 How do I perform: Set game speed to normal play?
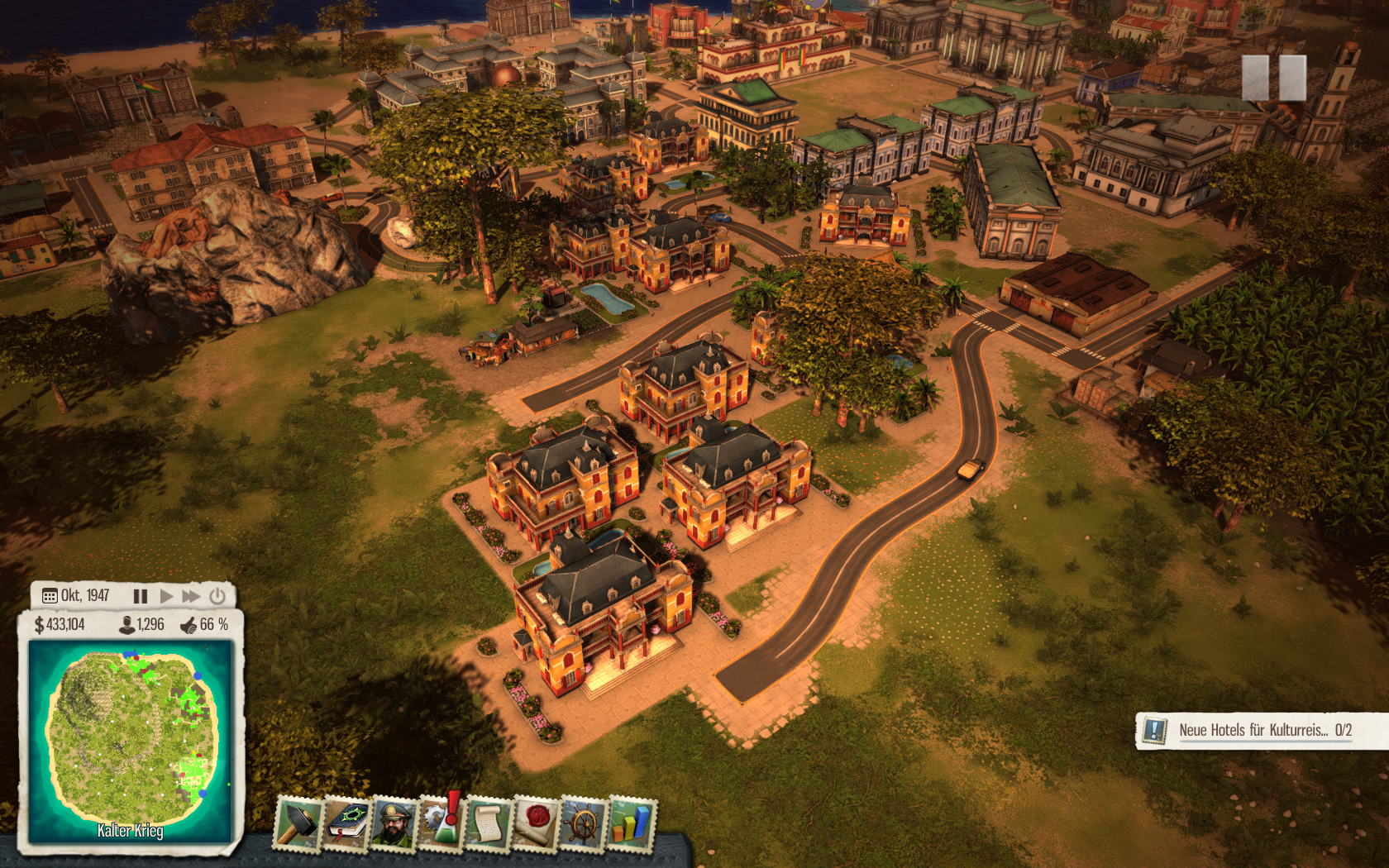pyautogui.click(x=167, y=596)
